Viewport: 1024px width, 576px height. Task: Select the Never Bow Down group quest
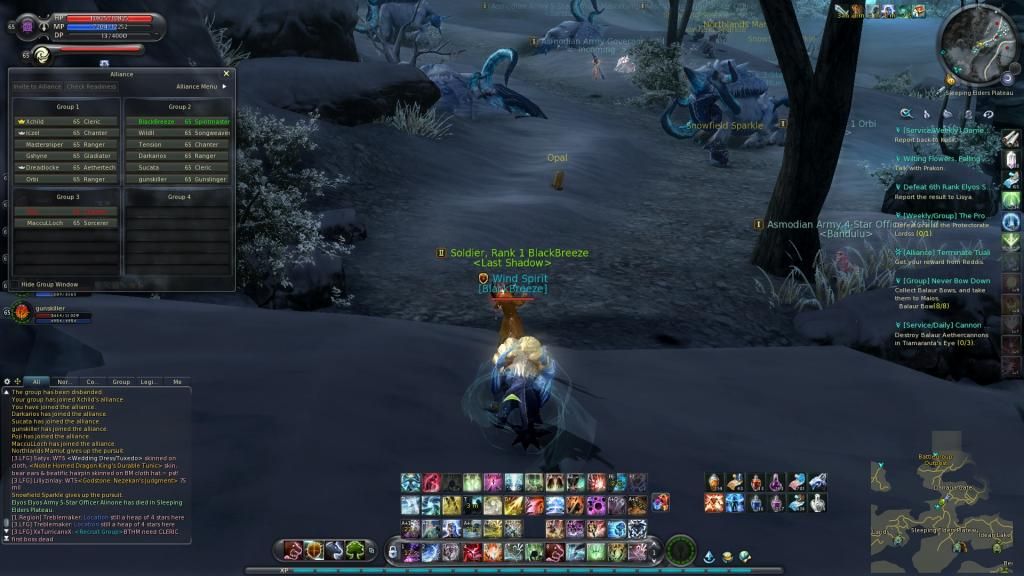click(x=945, y=281)
